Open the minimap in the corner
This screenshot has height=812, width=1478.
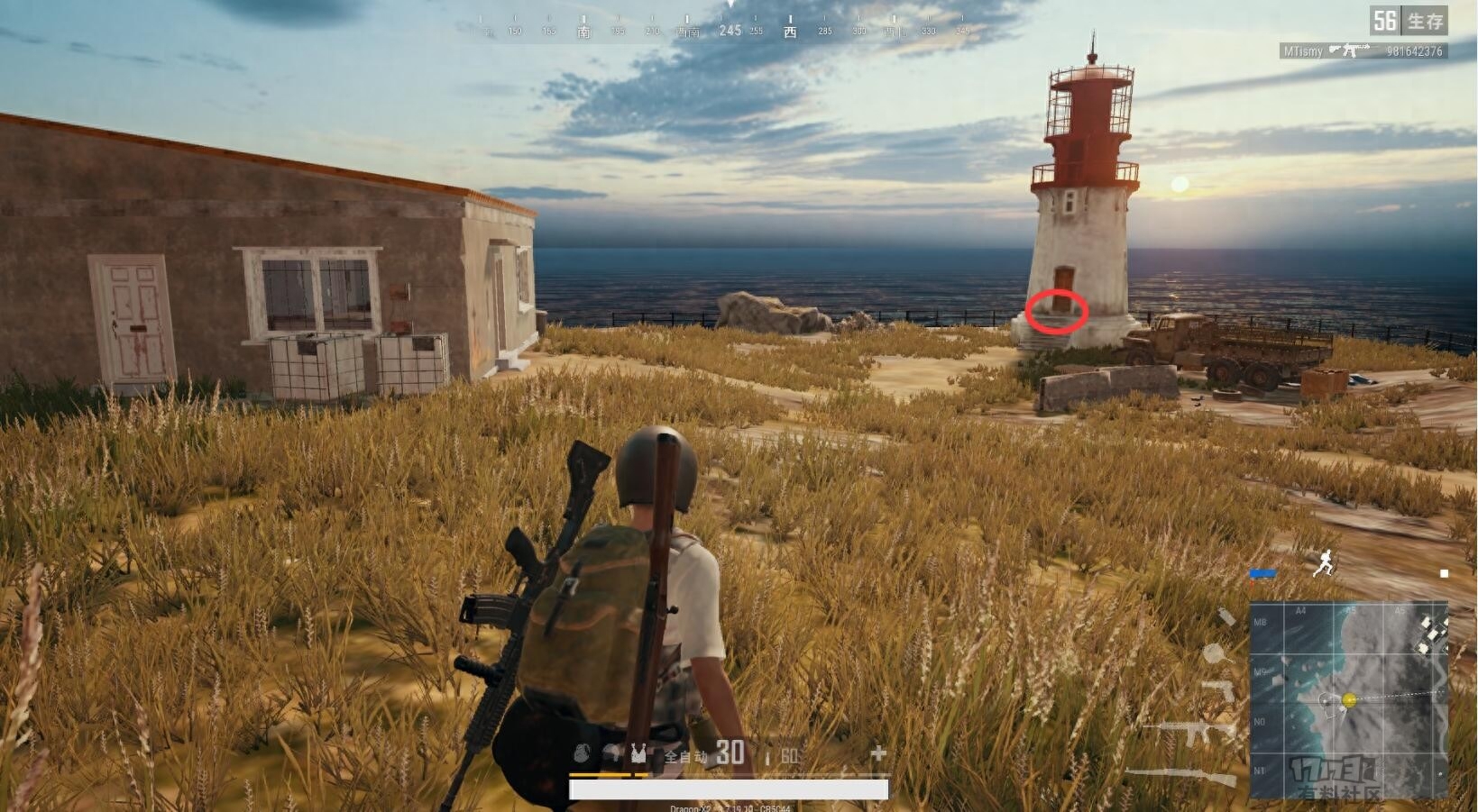click(1348, 700)
